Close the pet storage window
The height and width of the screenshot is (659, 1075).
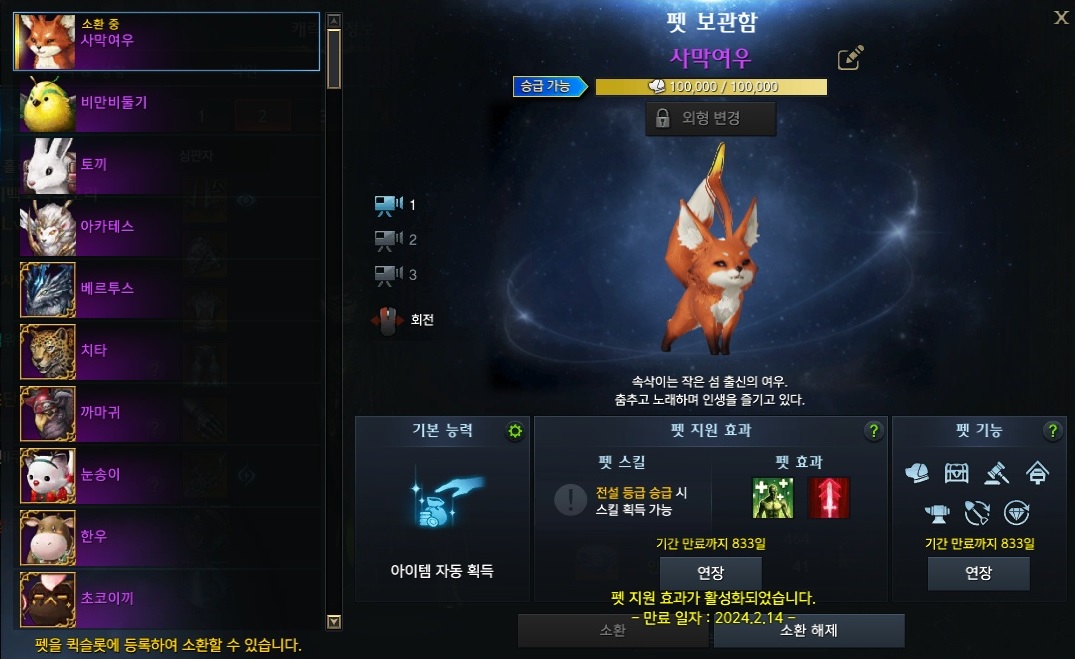1061,17
